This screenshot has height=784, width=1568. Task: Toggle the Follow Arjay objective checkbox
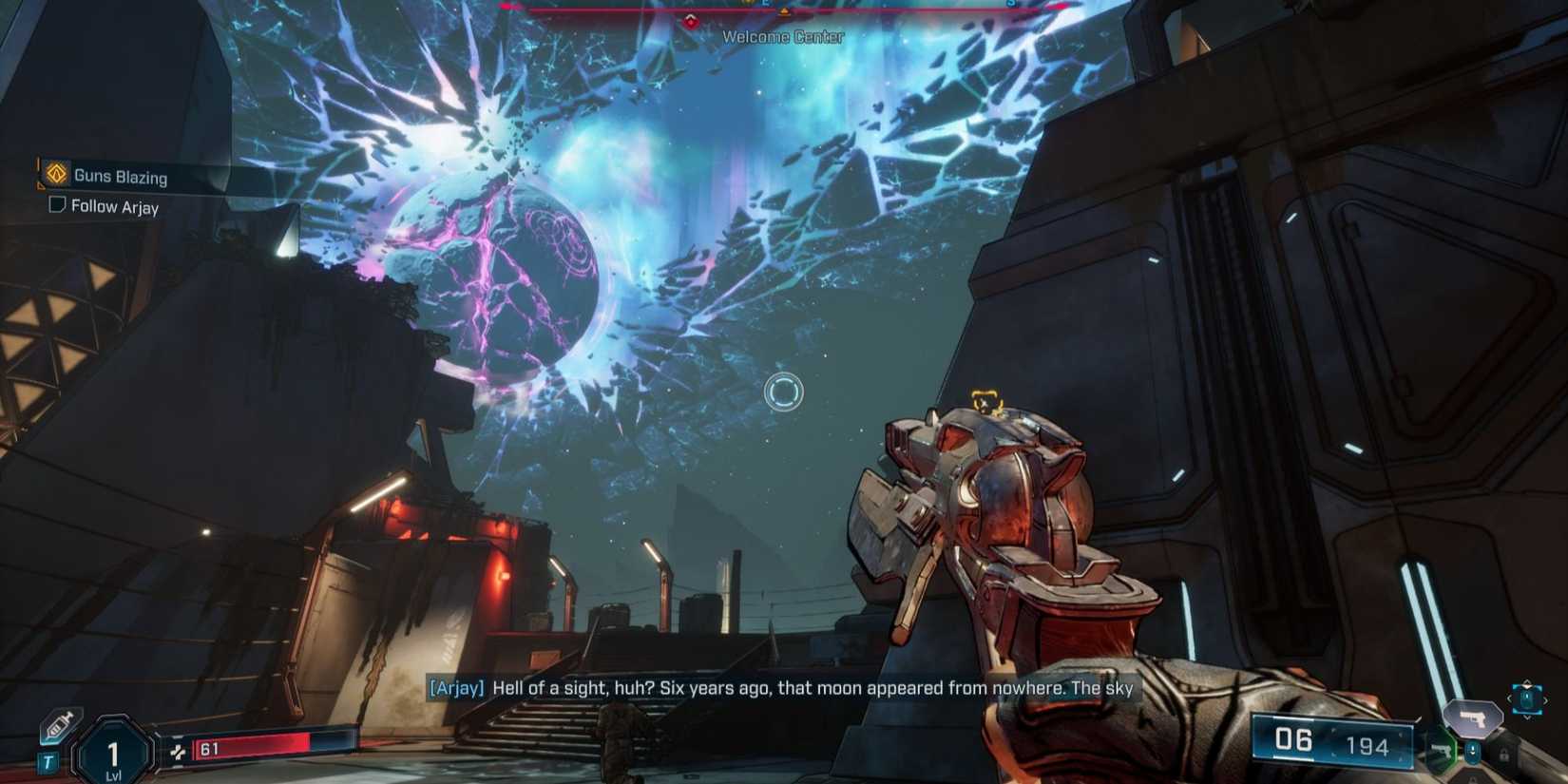coord(57,207)
